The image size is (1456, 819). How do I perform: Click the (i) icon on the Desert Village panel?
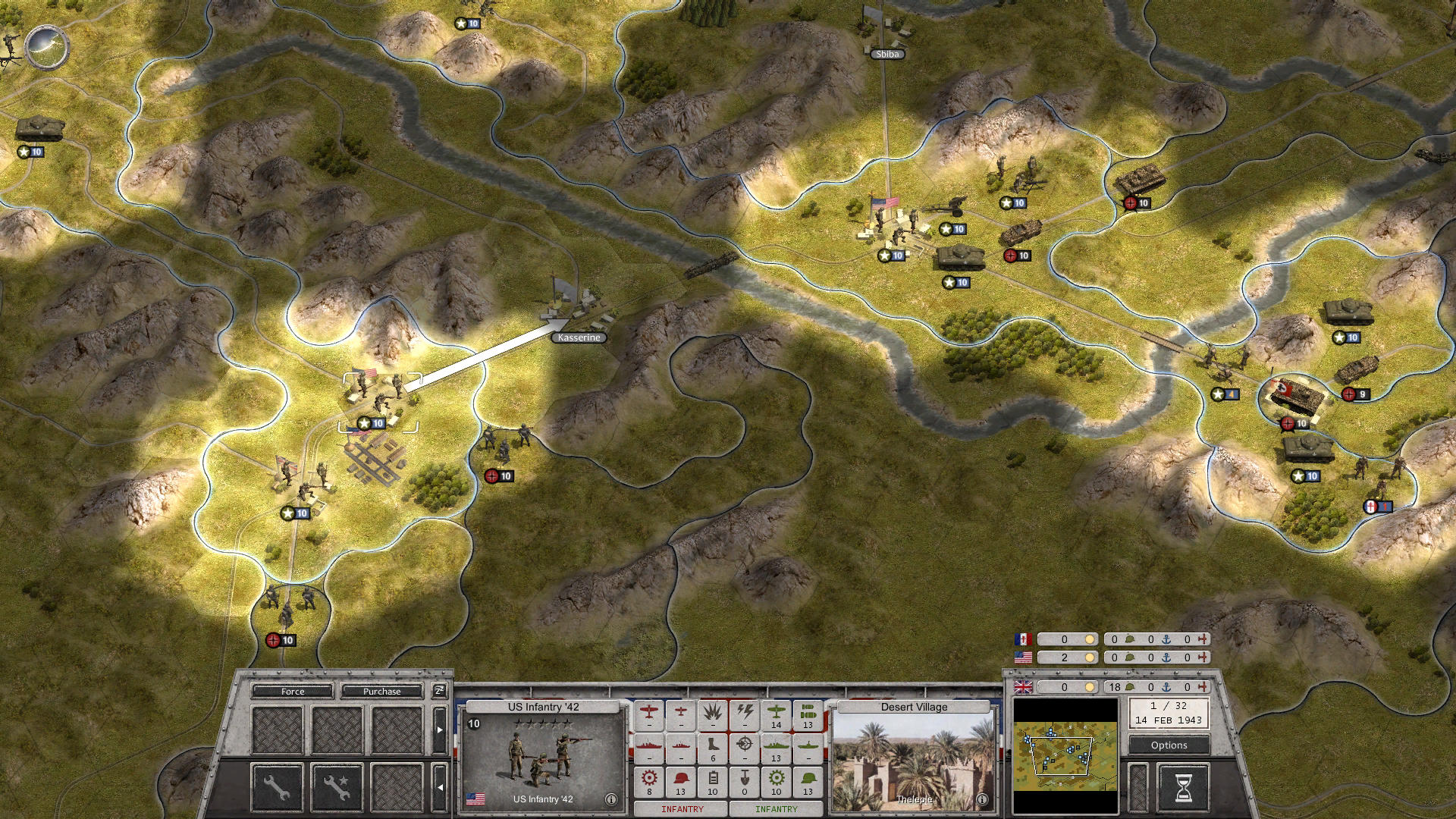[984, 798]
